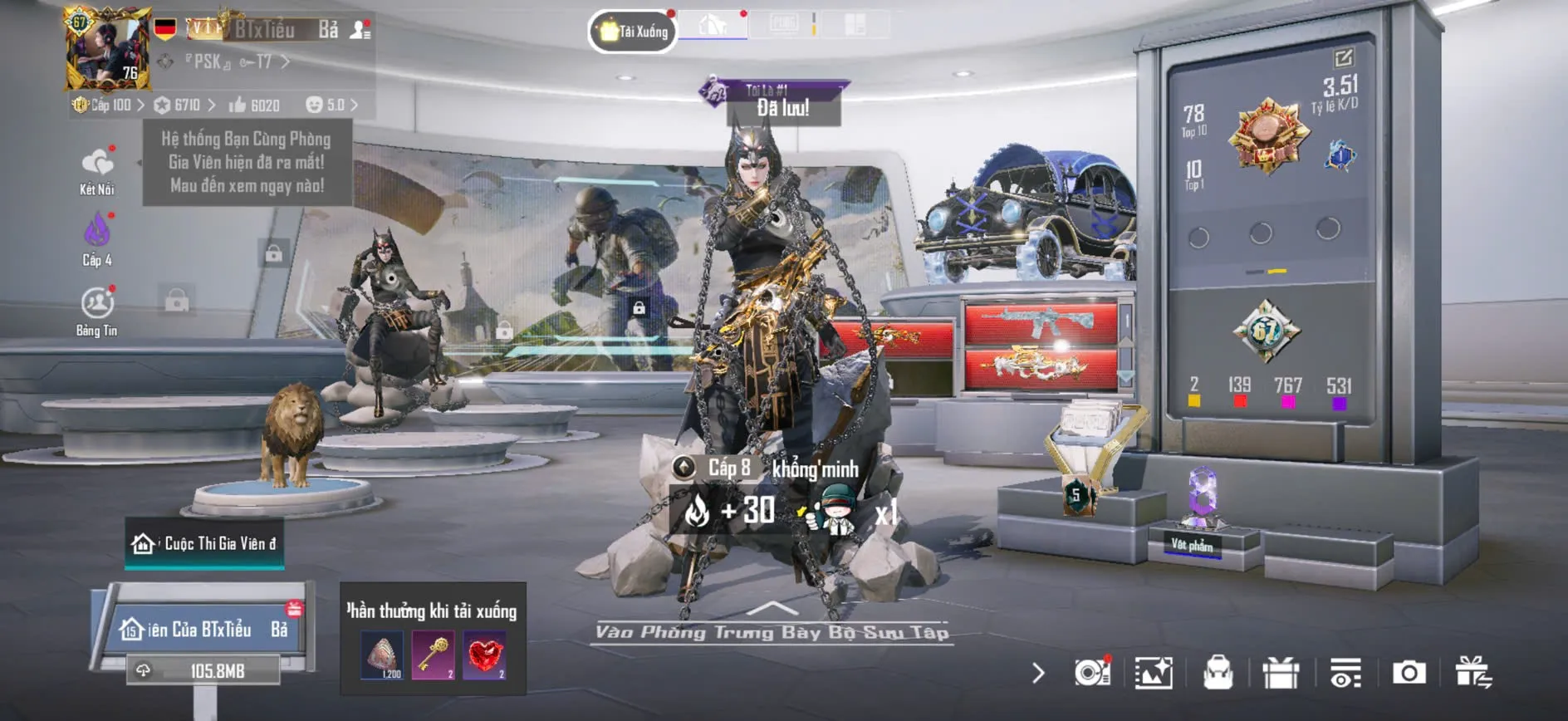The image size is (1568, 721).
Task: Edit the stats panel using the pencil icon
Action: point(1343,57)
